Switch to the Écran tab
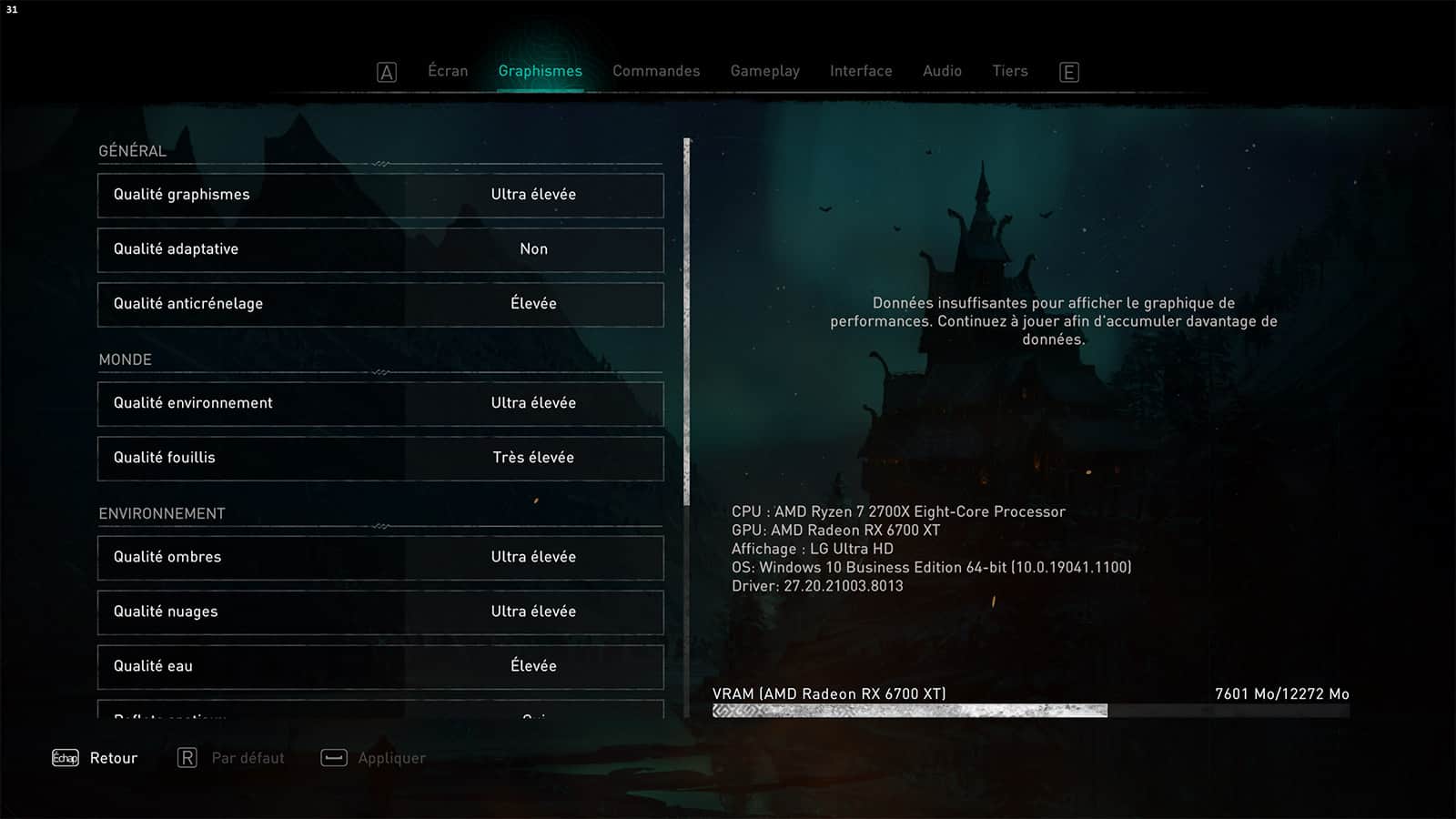Viewport: 1456px width, 819px height. point(448,71)
